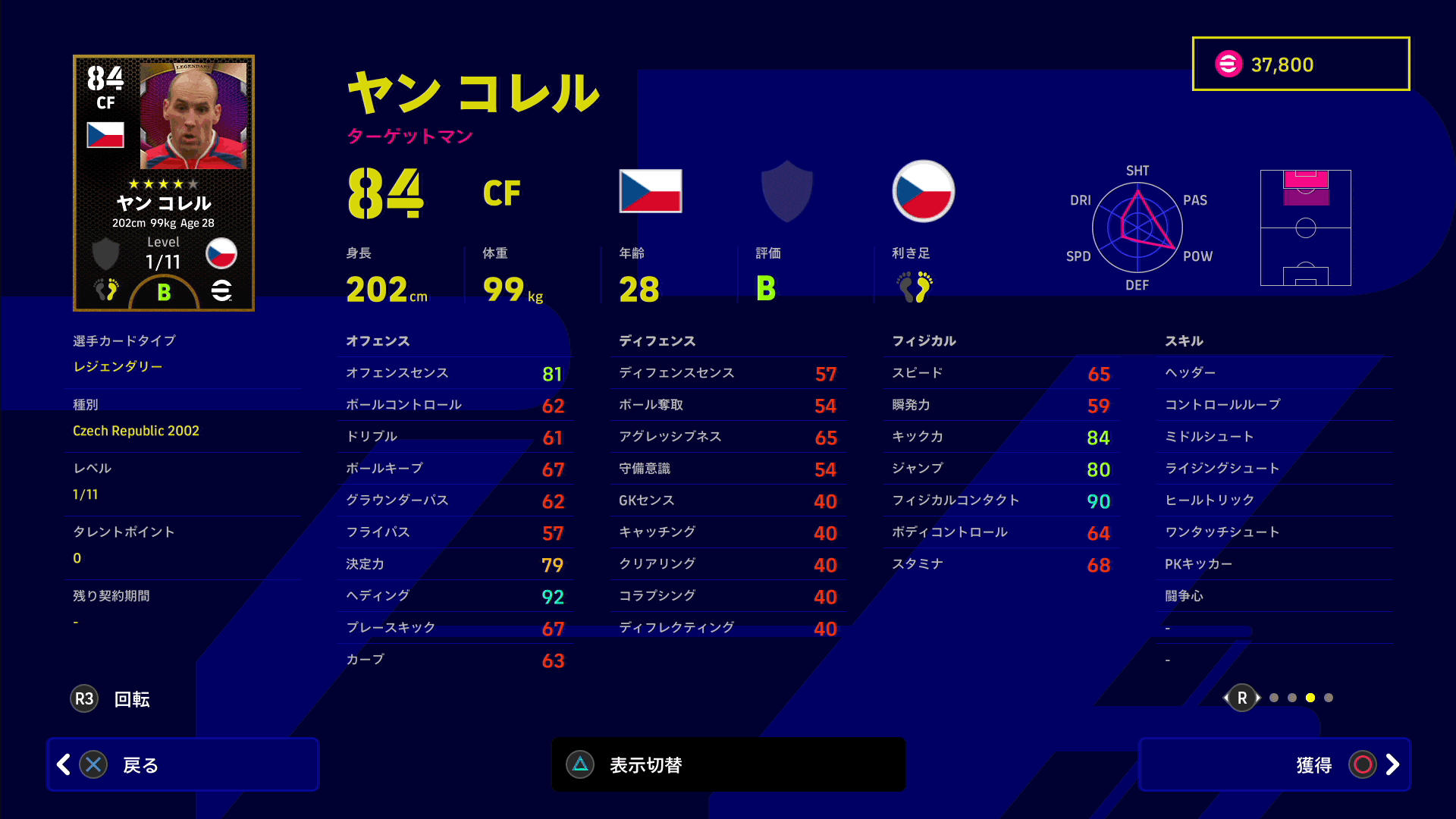The image size is (1456, 819).
Task: Open the radar stats chart
Action: [1137, 227]
